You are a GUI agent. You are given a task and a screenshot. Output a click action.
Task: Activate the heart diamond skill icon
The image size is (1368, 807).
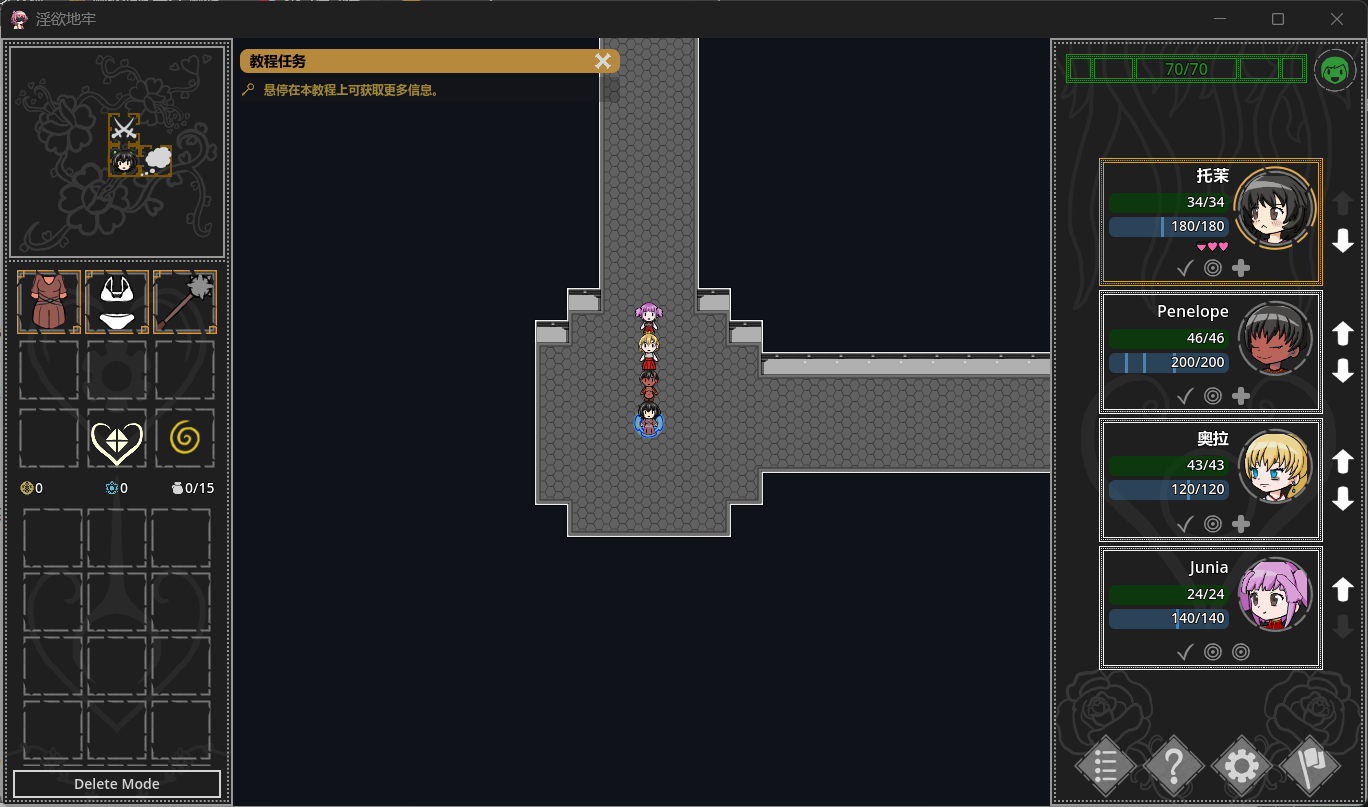117,439
